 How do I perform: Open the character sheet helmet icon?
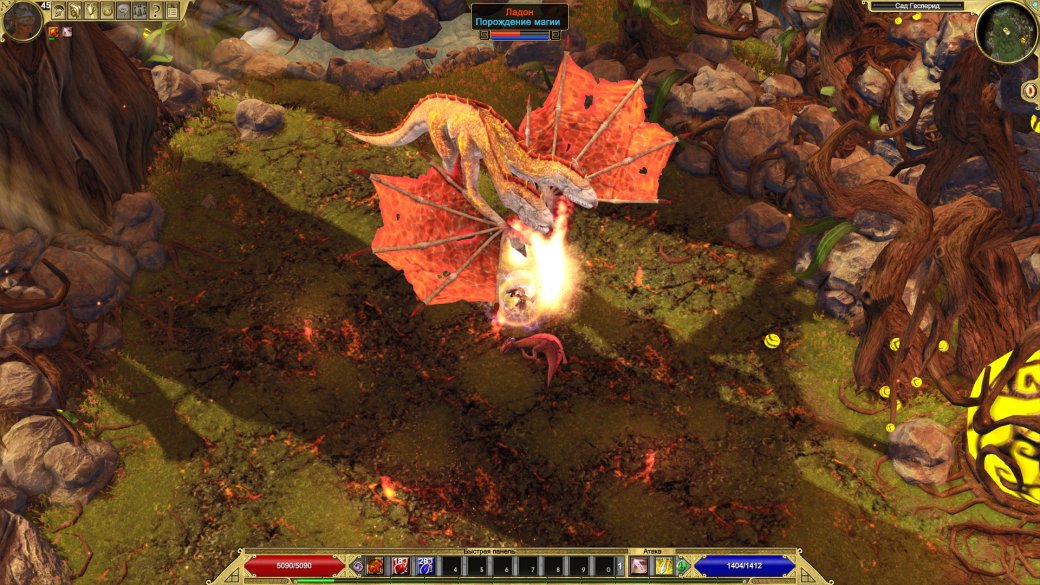pyautogui.click(x=58, y=11)
